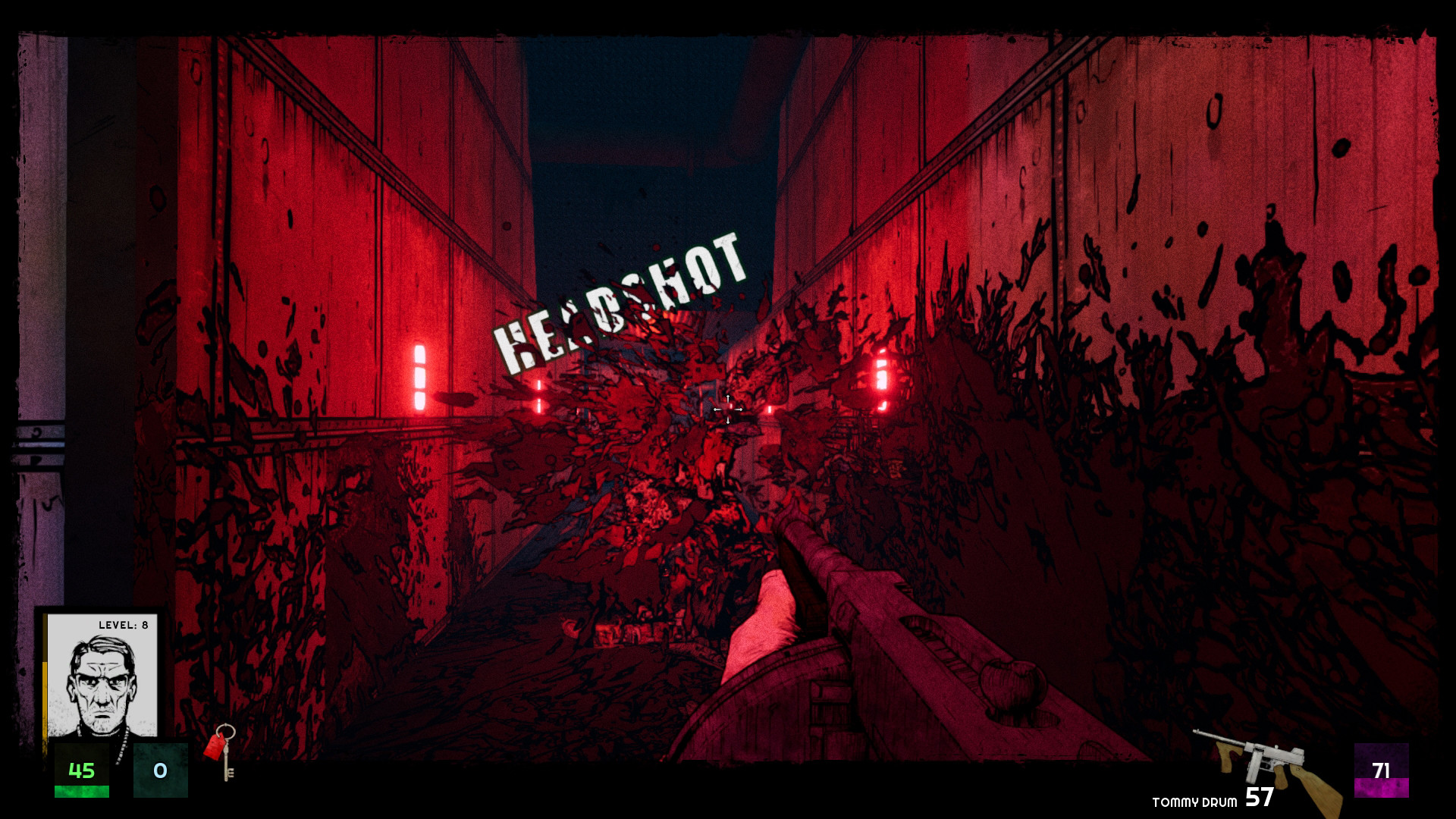Click the blue armor counter showing 0
This screenshot has height=819, width=1456.
[x=160, y=771]
